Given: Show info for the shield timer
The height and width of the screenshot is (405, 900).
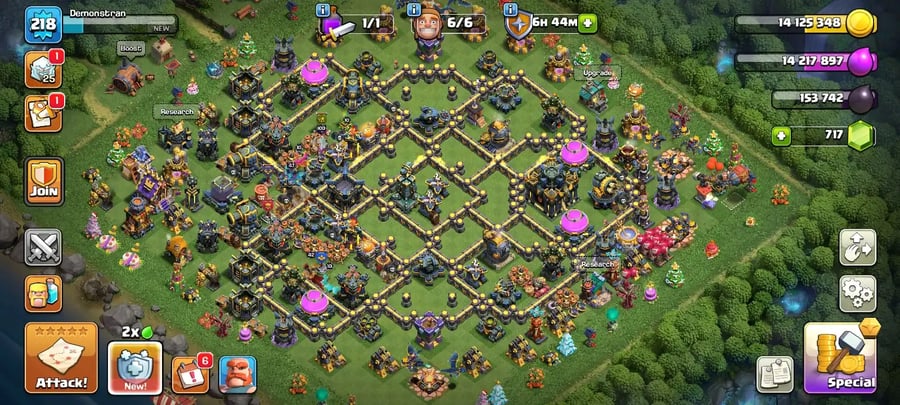Looking at the screenshot, I should 510,10.
